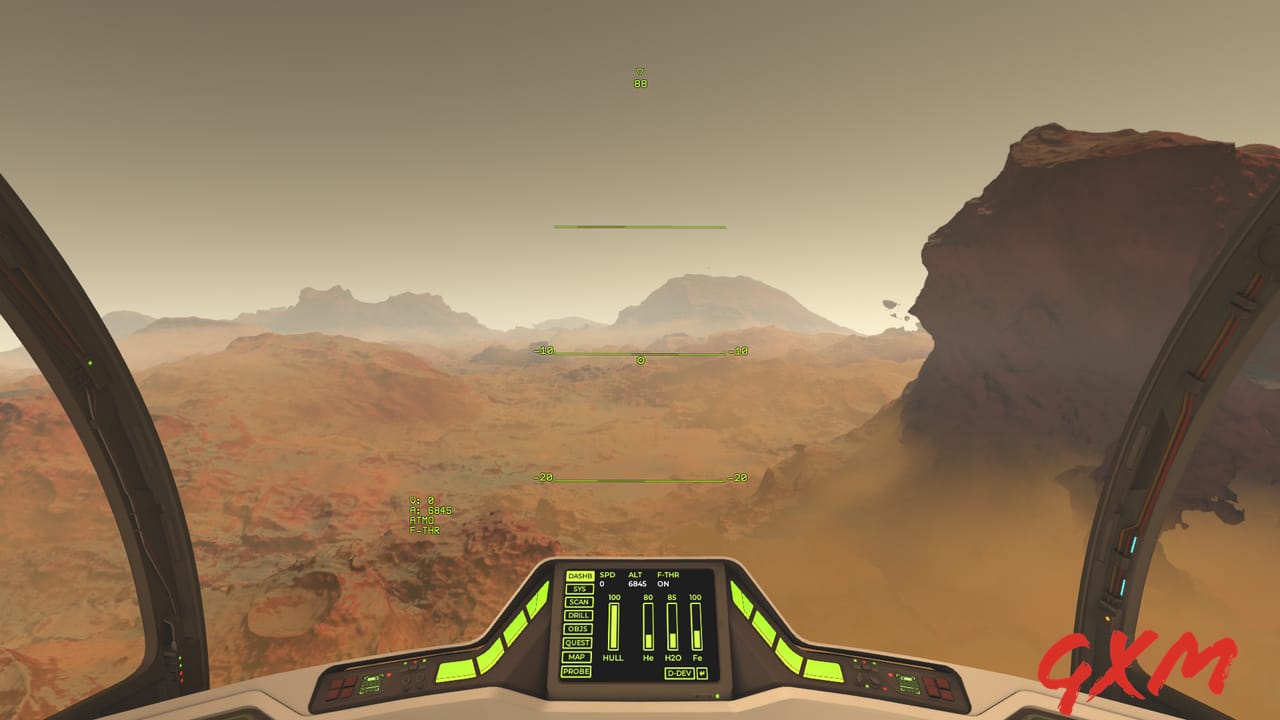The width and height of the screenshot is (1280, 720).
Task: Click the red indicator lamp on the left console
Action: click(x=389, y=675)
